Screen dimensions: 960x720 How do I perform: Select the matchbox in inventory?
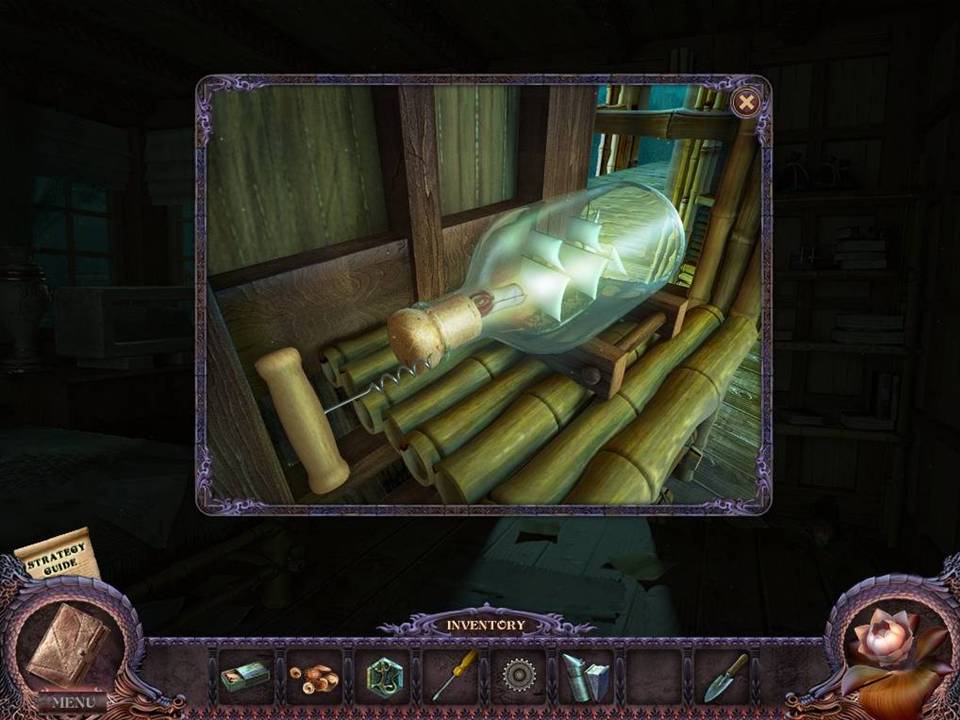click(x=244, y=677)
